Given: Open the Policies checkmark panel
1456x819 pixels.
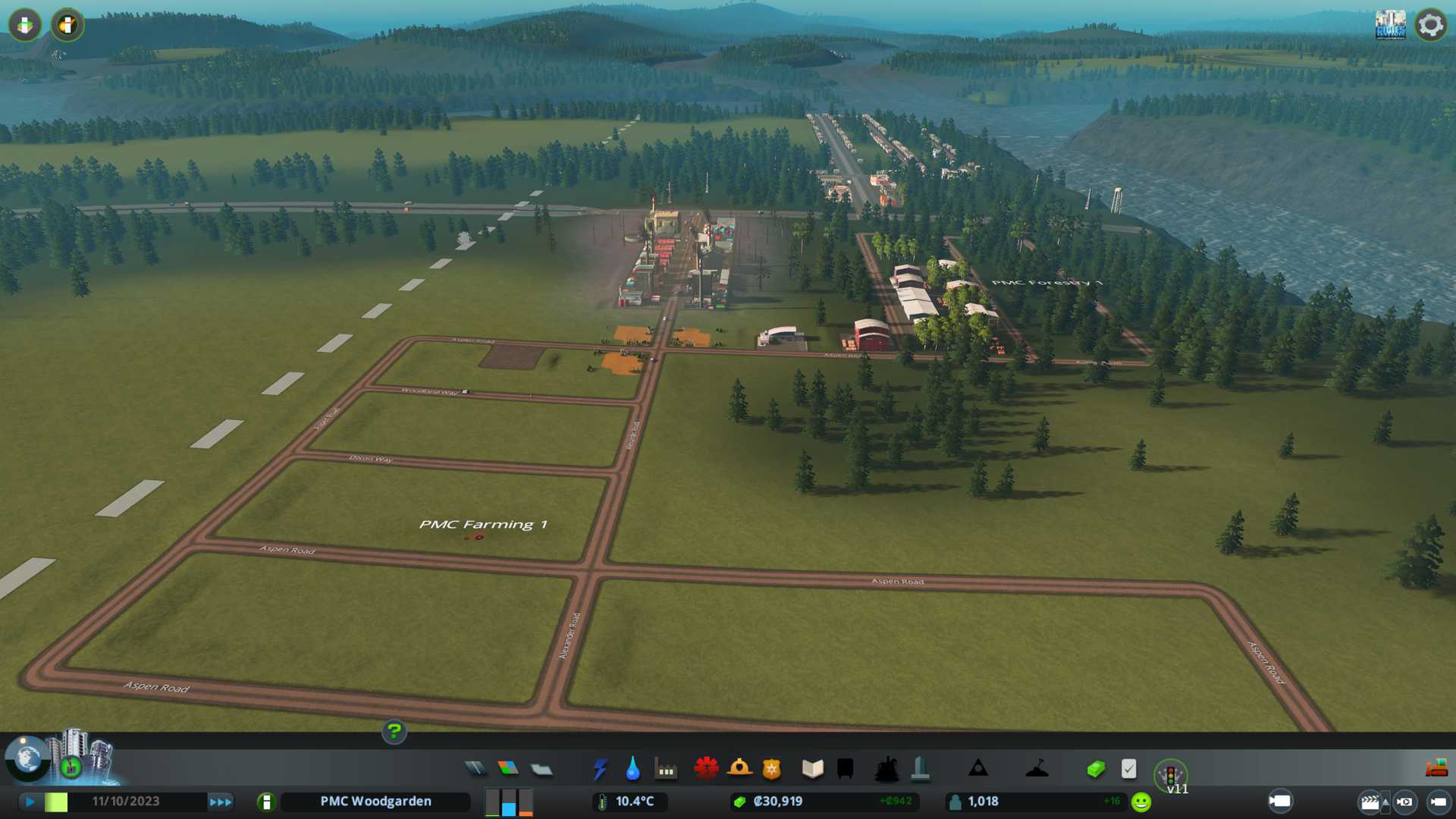Looking at the screenshot, I should pyautogui.click(x=1128, y=769).
